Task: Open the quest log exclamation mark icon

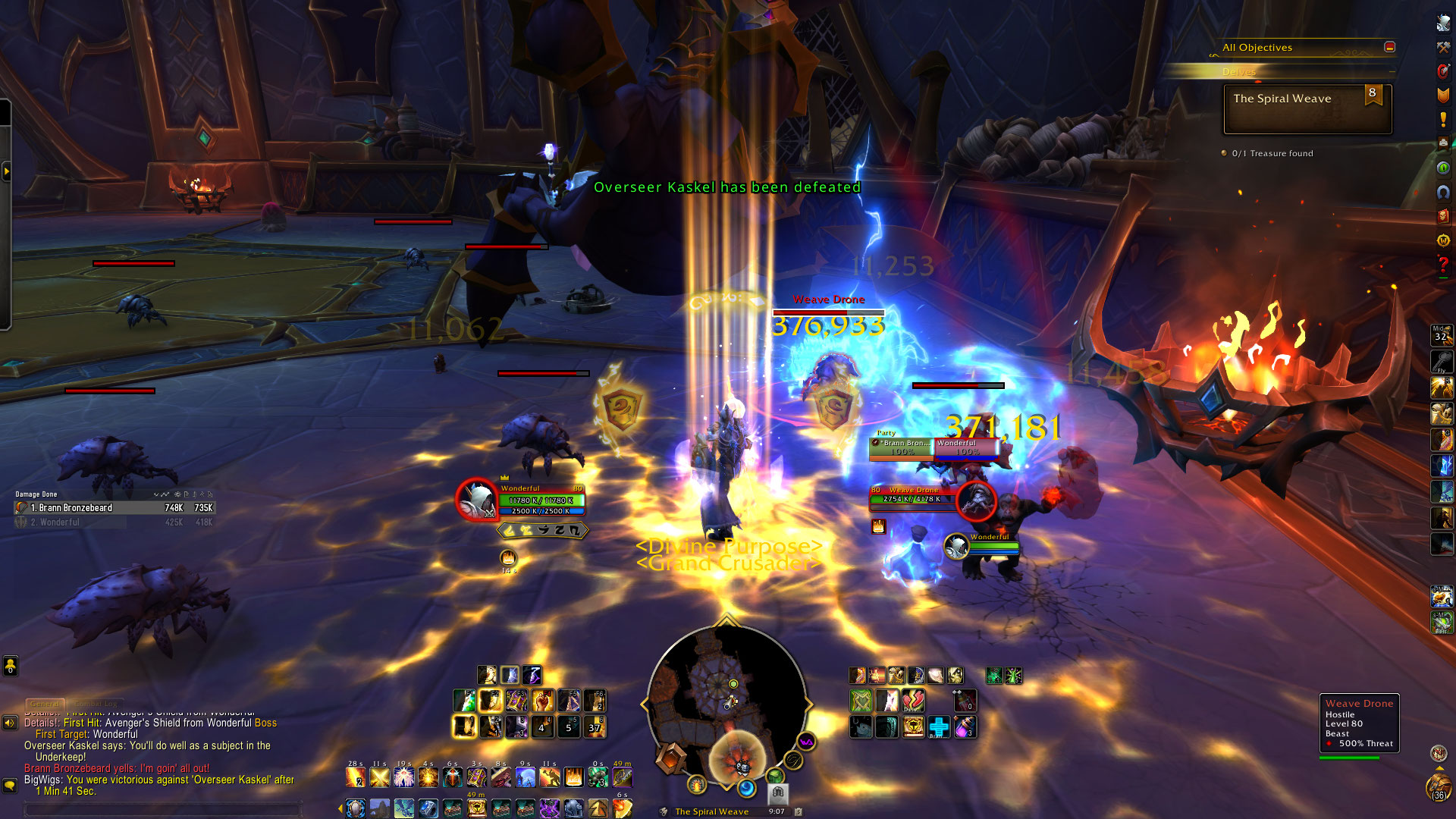Action: pos(1443,120)
